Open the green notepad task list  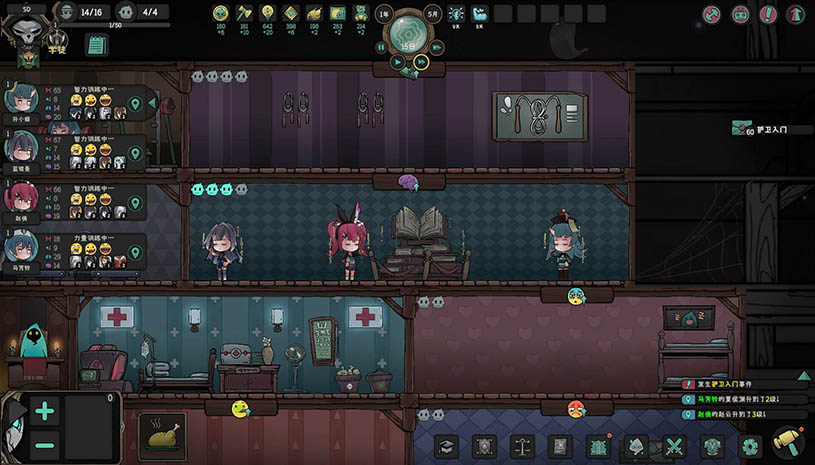tap(97, 45)
